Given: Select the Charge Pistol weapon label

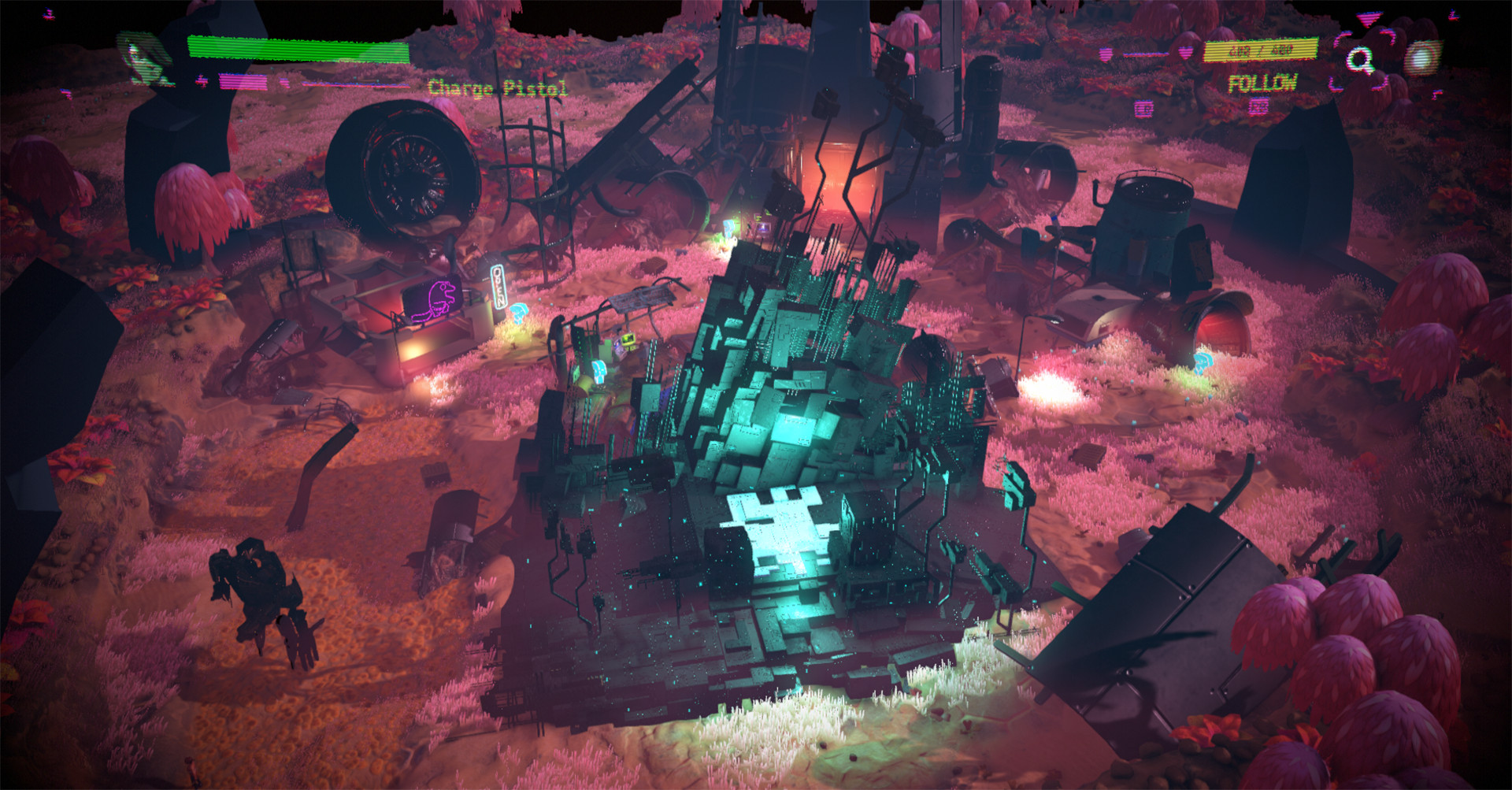Looking at the screenshot, I should [497, 87].
